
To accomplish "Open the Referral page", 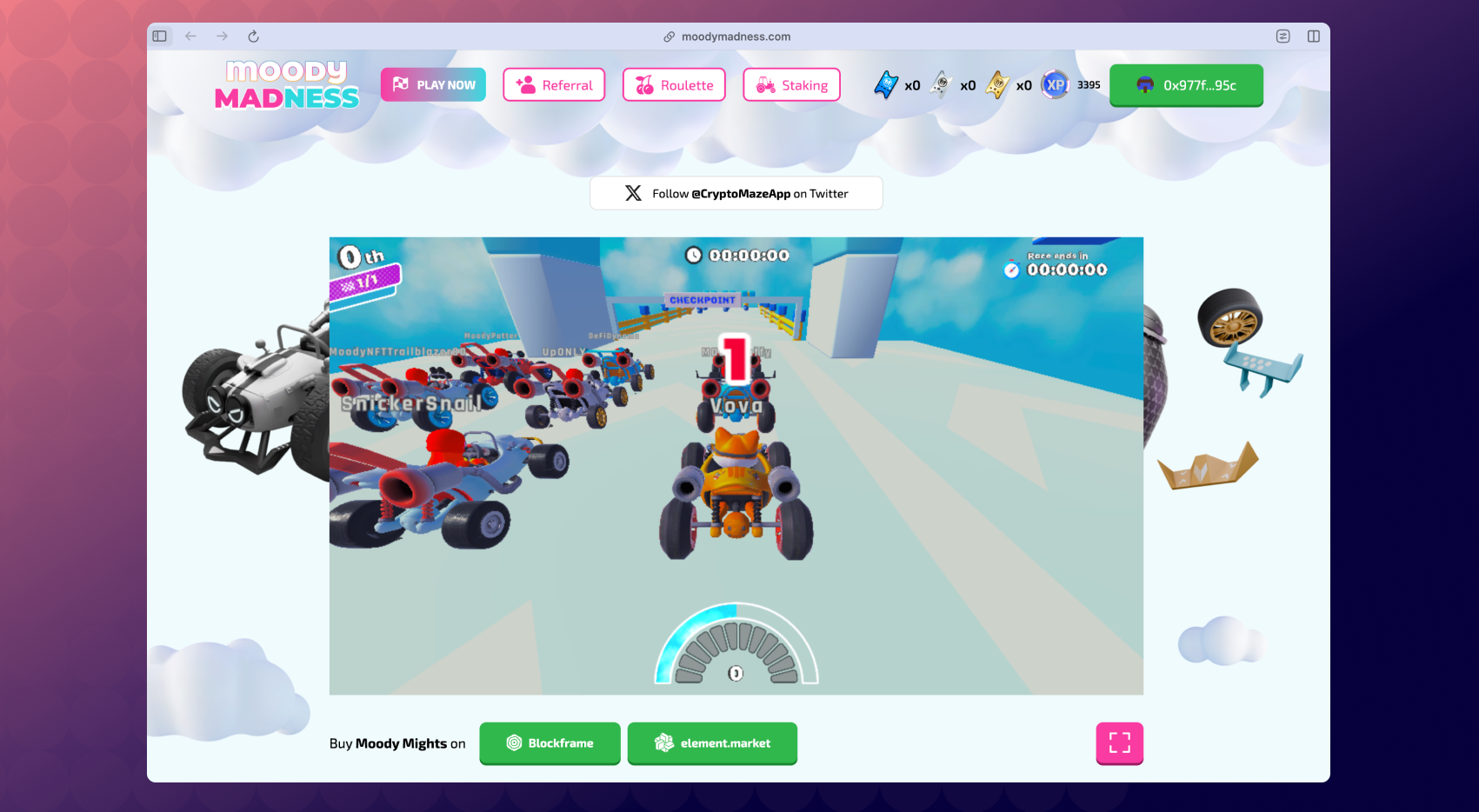I will (554, 84).
